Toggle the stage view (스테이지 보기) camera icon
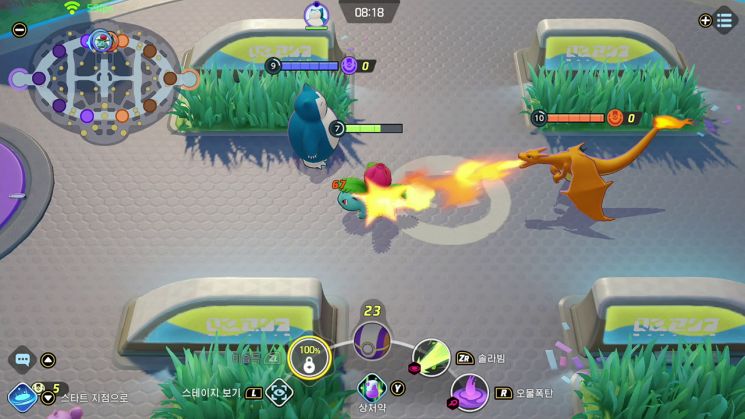The width and height of the screenshot is (745, 419). tap(279, 392)
